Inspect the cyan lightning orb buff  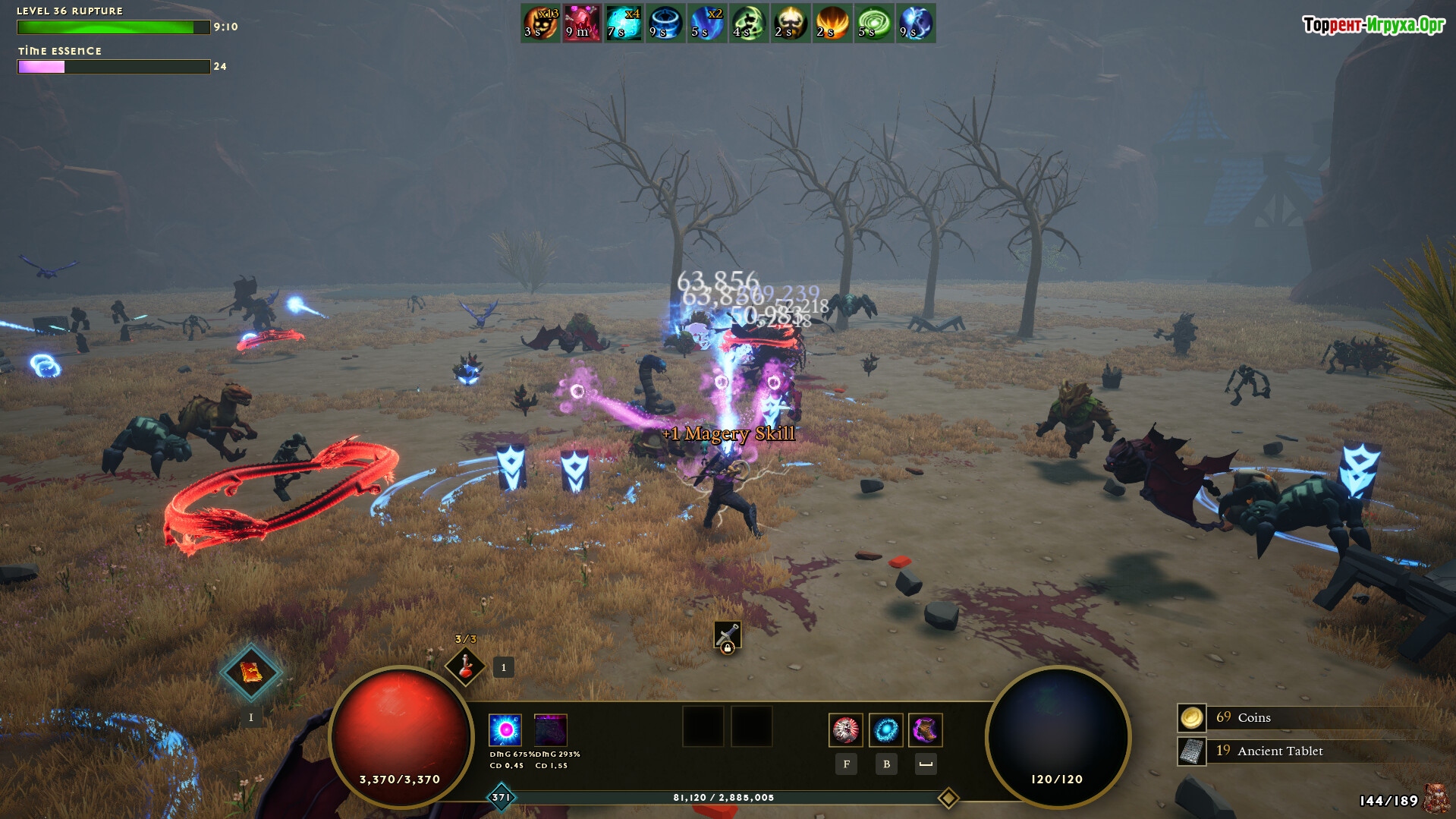(624, 23)
